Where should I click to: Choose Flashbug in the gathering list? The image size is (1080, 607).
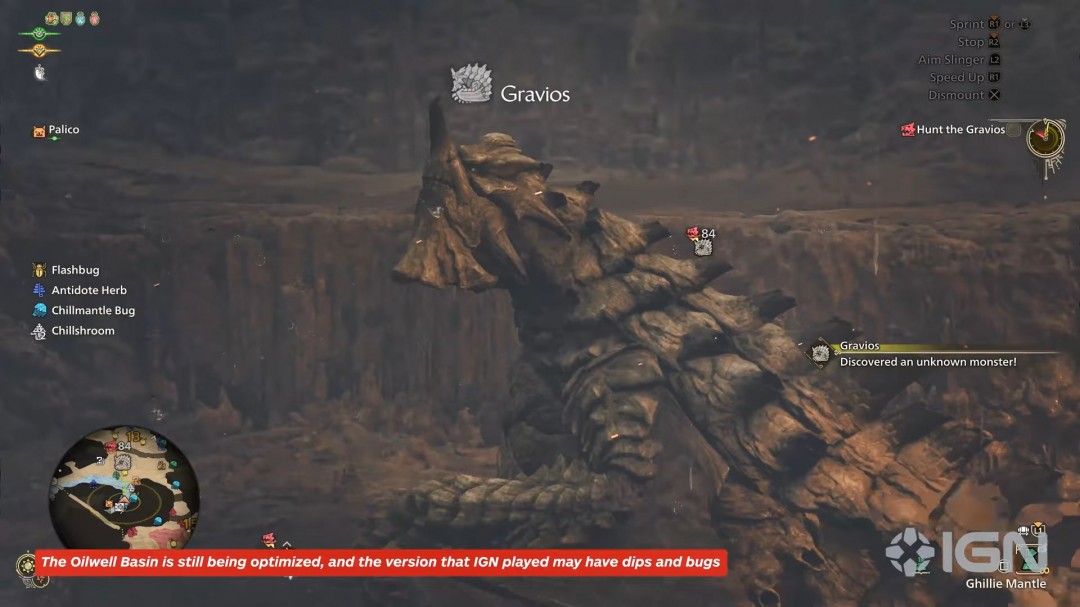click(x=75, y=270)
